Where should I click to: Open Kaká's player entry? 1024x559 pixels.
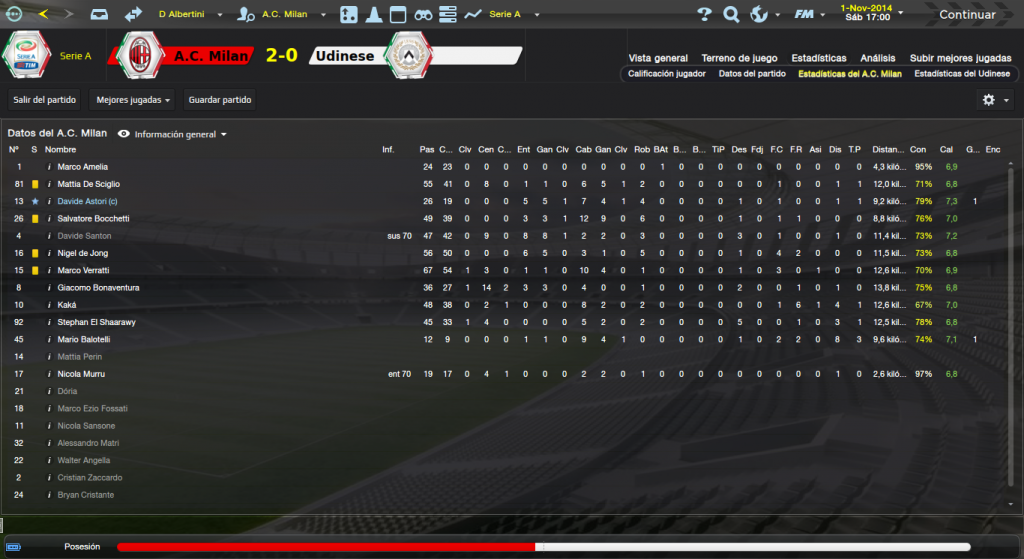pyautogui.click(x=67, y=304)
